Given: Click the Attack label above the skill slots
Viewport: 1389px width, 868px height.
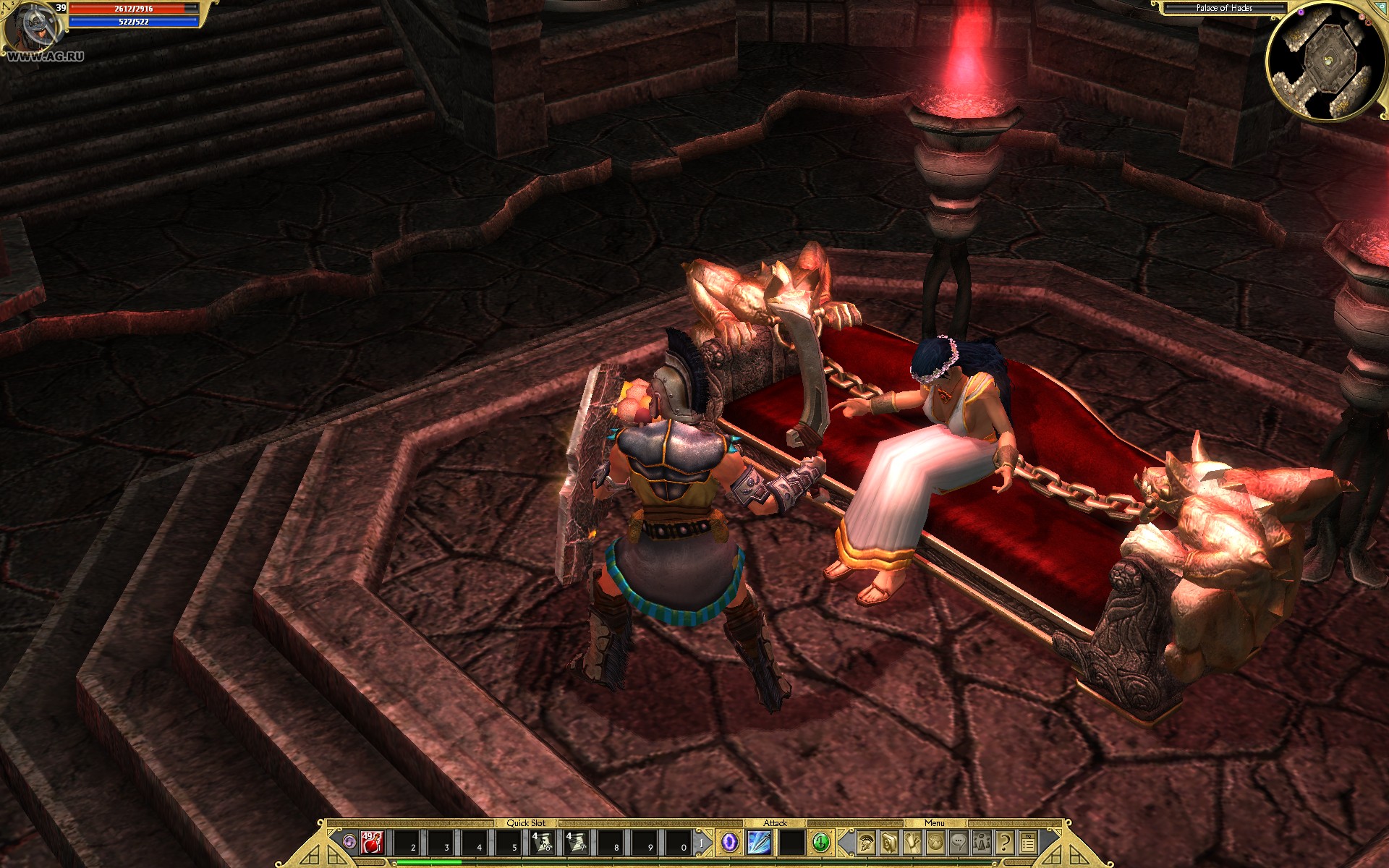Looking at the screenshot, I should (x=775, y=824).
